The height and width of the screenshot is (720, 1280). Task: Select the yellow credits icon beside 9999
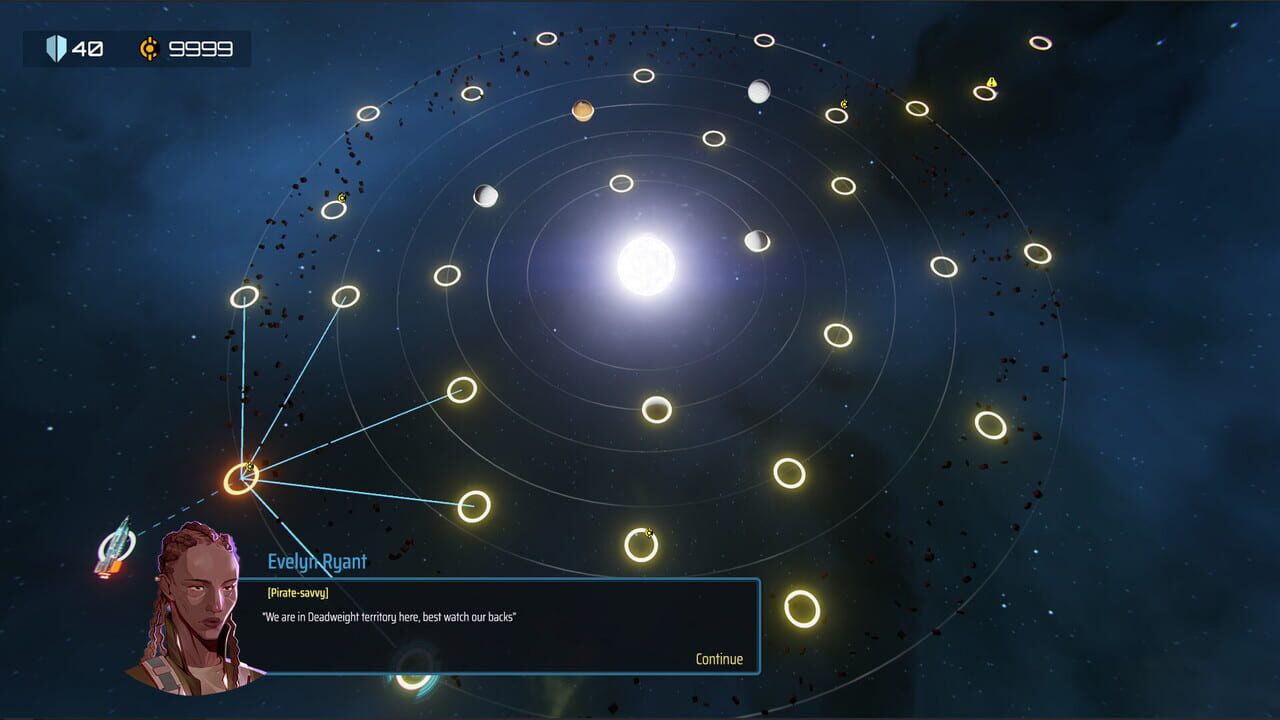(x=150, y=46)
